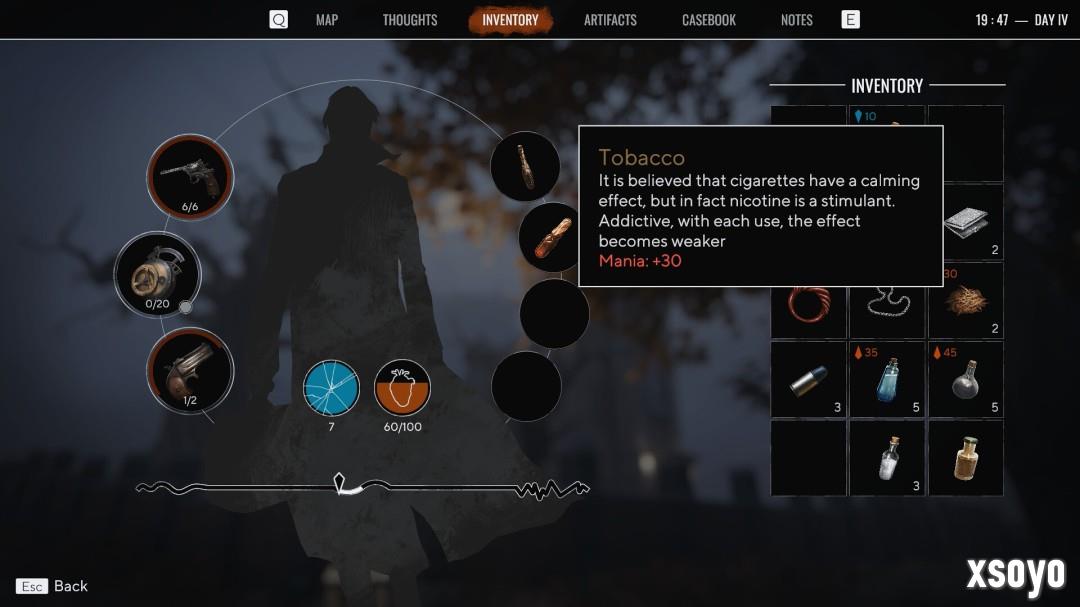This screenshot has width=1080, height=607.
Task: Select the Inventory tab
Action: pos(510,20)
